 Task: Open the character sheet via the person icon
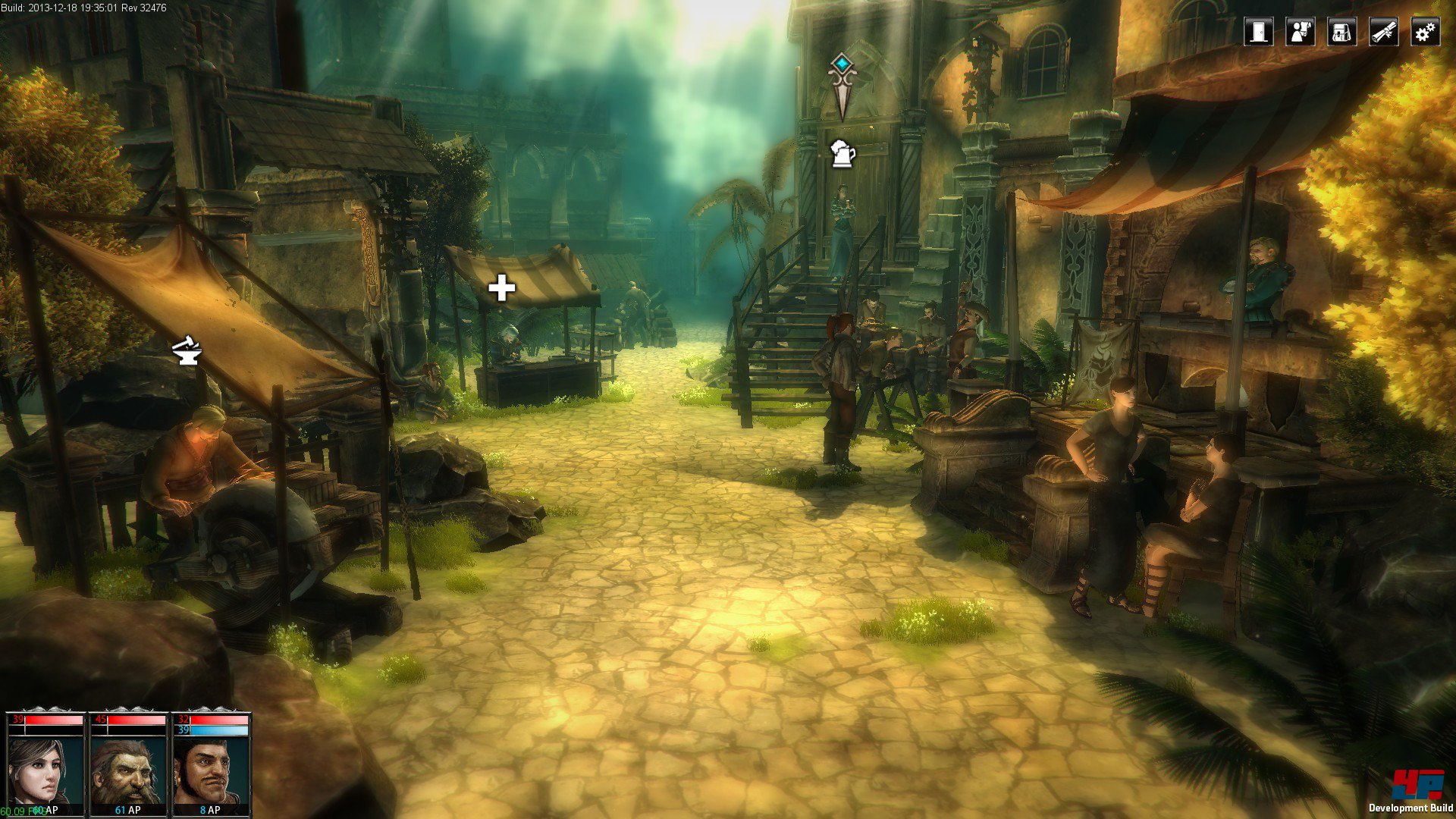tap(1301, 32)
